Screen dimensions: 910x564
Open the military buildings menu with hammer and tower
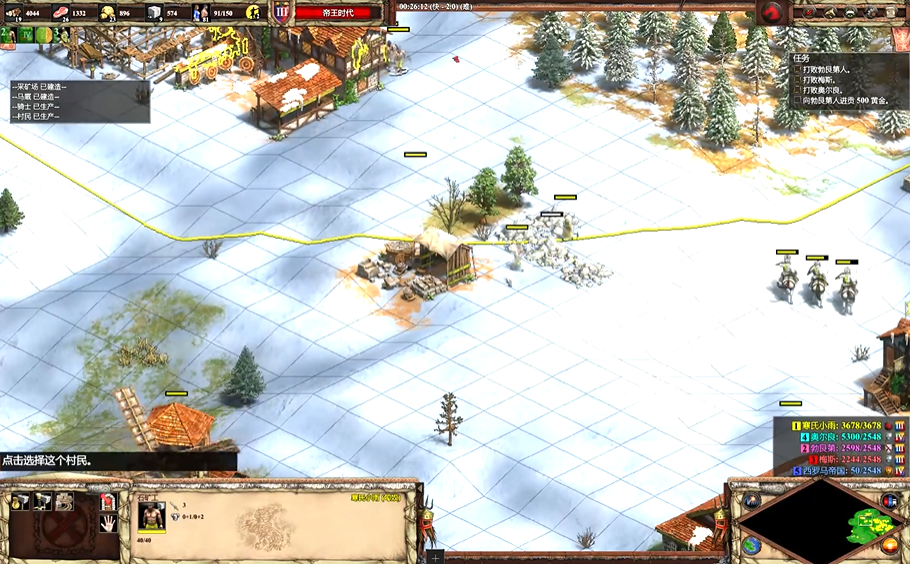click(x=43, y=501)
